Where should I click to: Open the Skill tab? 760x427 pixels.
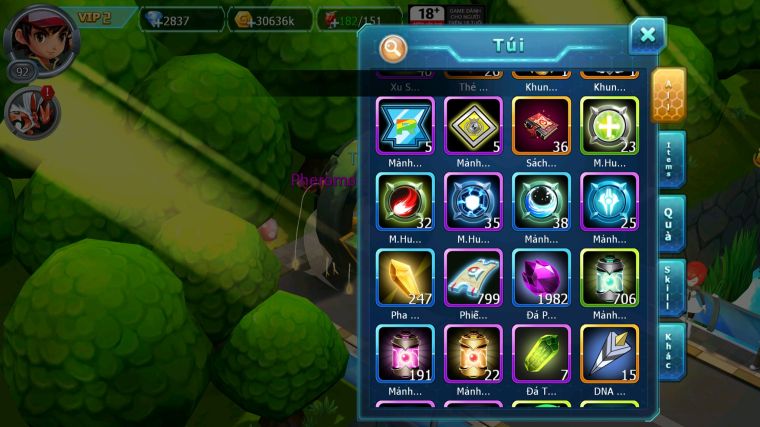pos(668,288)
